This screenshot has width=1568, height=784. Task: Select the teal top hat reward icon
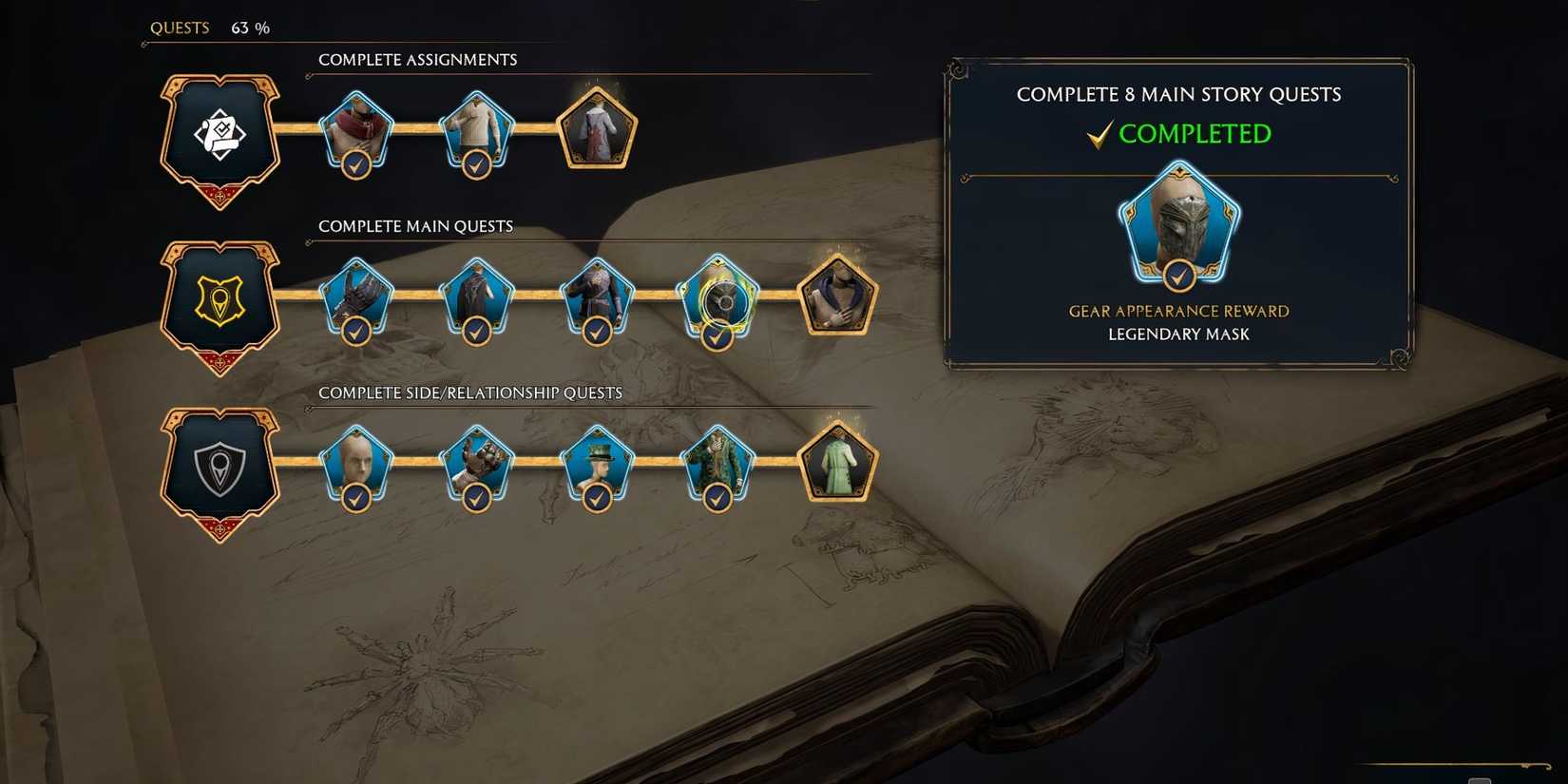click(x=597, y=463)
